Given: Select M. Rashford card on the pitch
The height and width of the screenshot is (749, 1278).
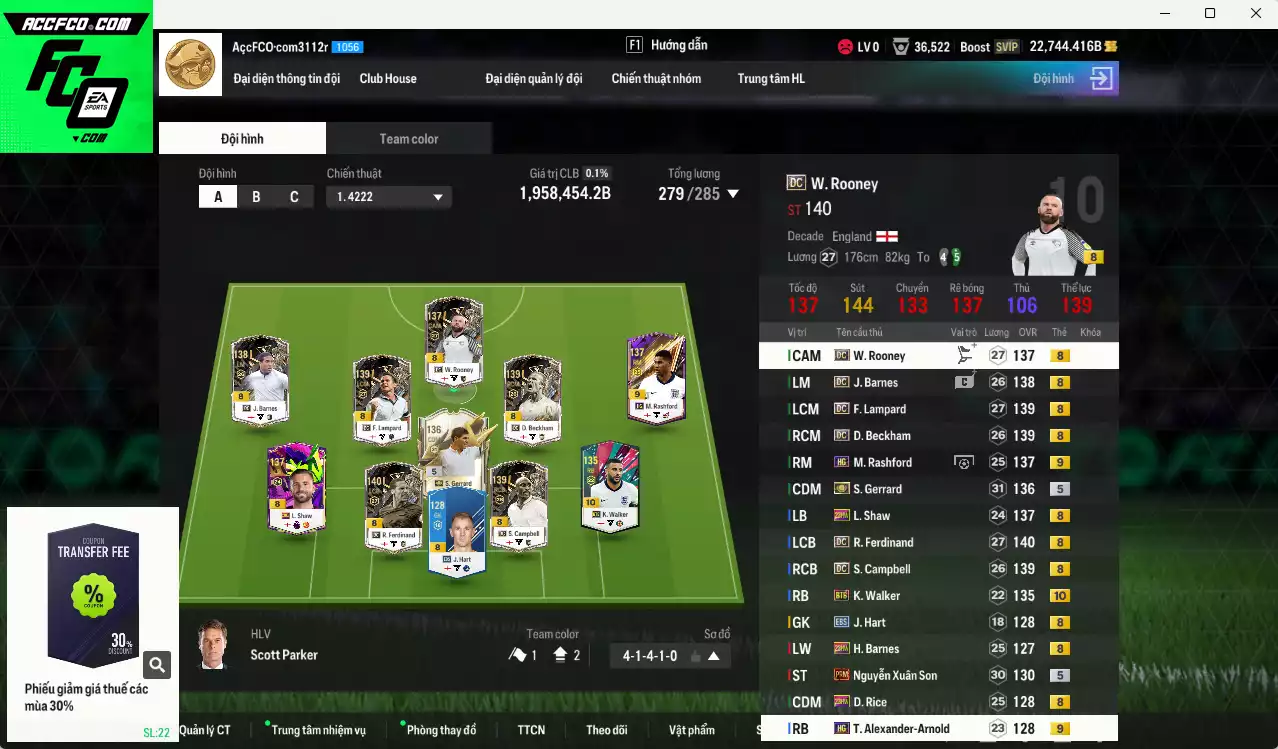Looking at the screenshot, I should (x=656, y=378).
